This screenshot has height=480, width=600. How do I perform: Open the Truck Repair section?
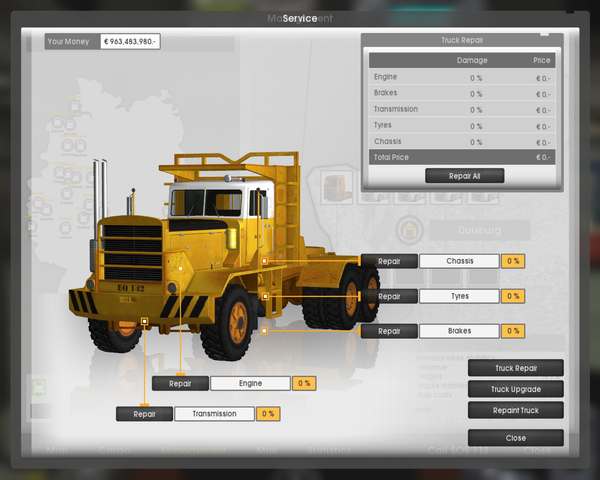pyautogui.click(x=515, y=368)
